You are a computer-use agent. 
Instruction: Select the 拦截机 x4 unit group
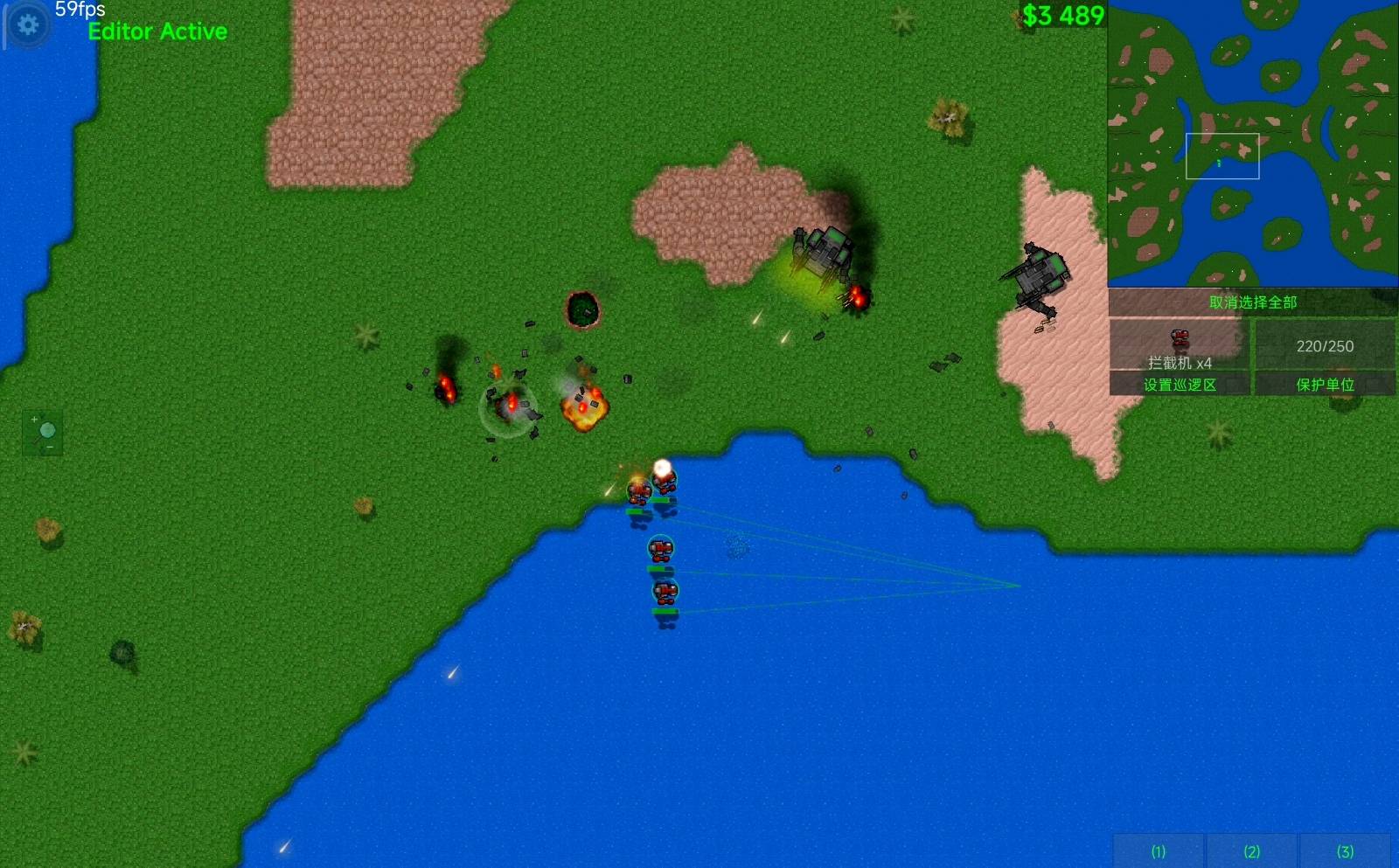pyautogui.click(x=1180, y=345)
